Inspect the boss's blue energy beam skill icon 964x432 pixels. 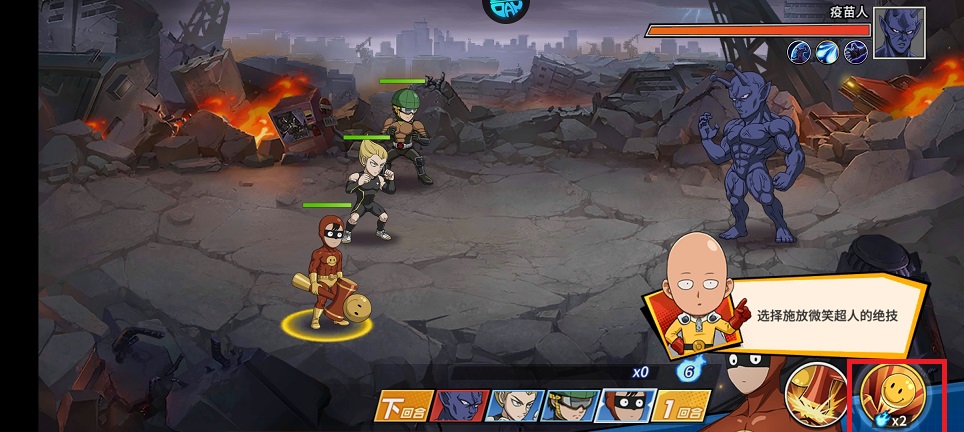[827, 51]
